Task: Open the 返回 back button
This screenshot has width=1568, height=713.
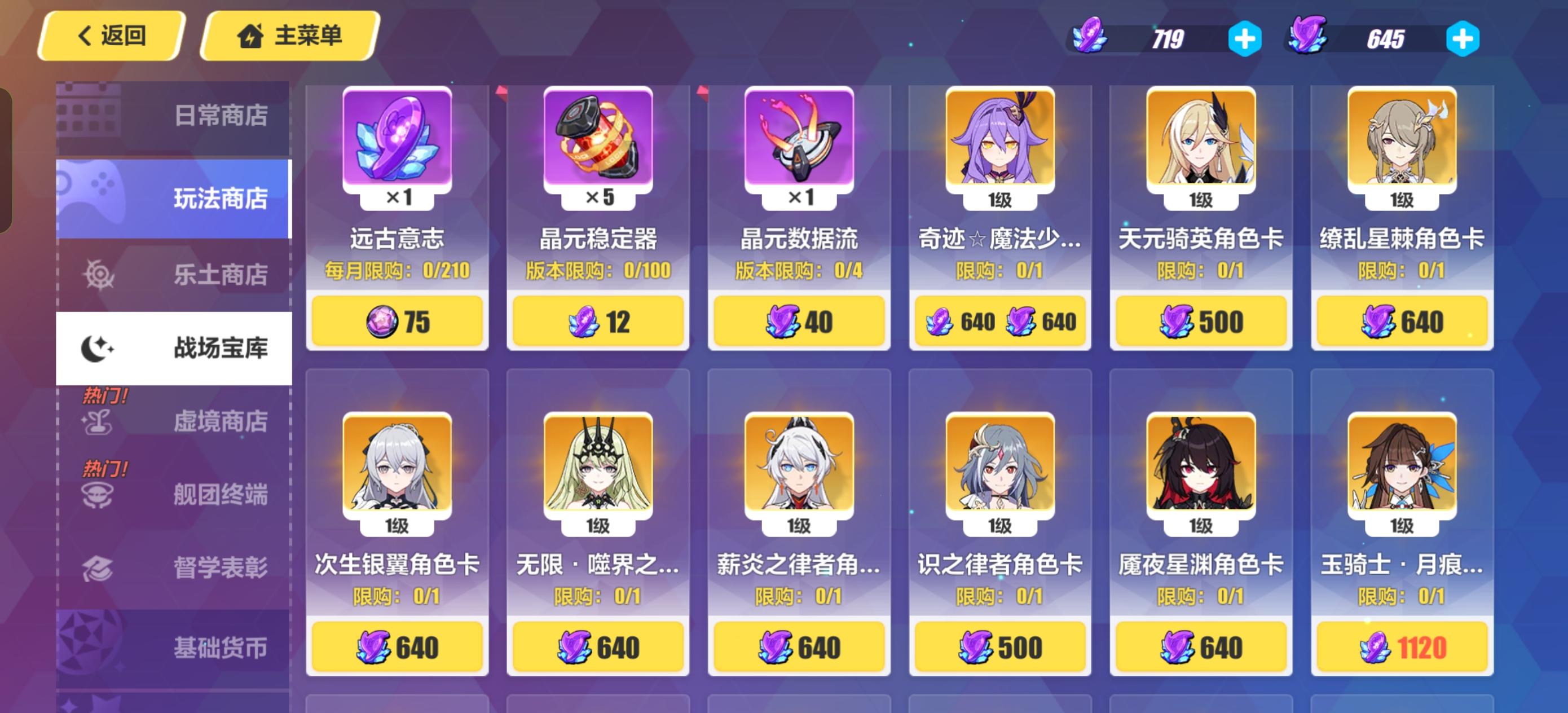Action: click(x=109, y=37)
